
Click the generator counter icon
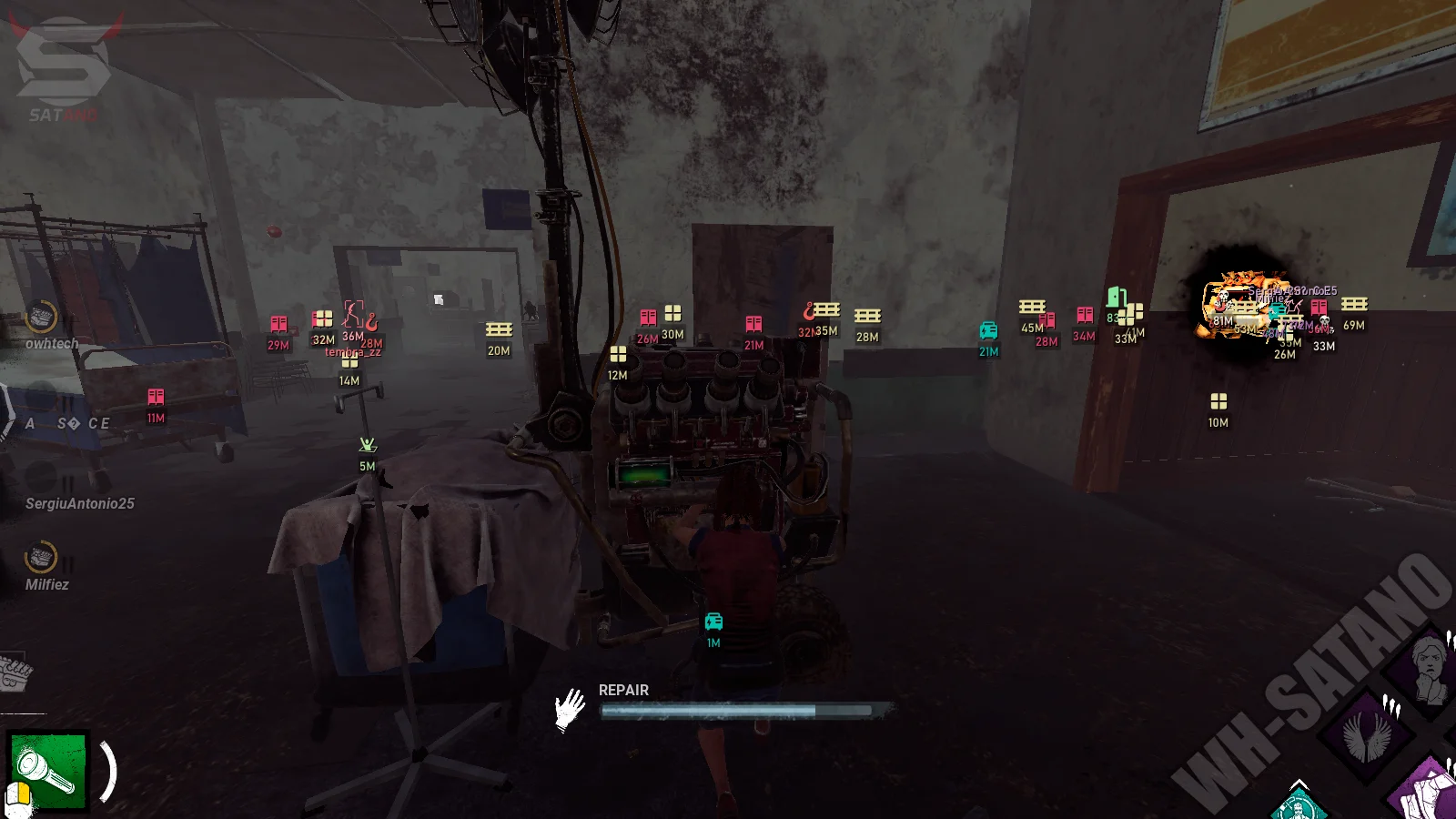(15, 673)
